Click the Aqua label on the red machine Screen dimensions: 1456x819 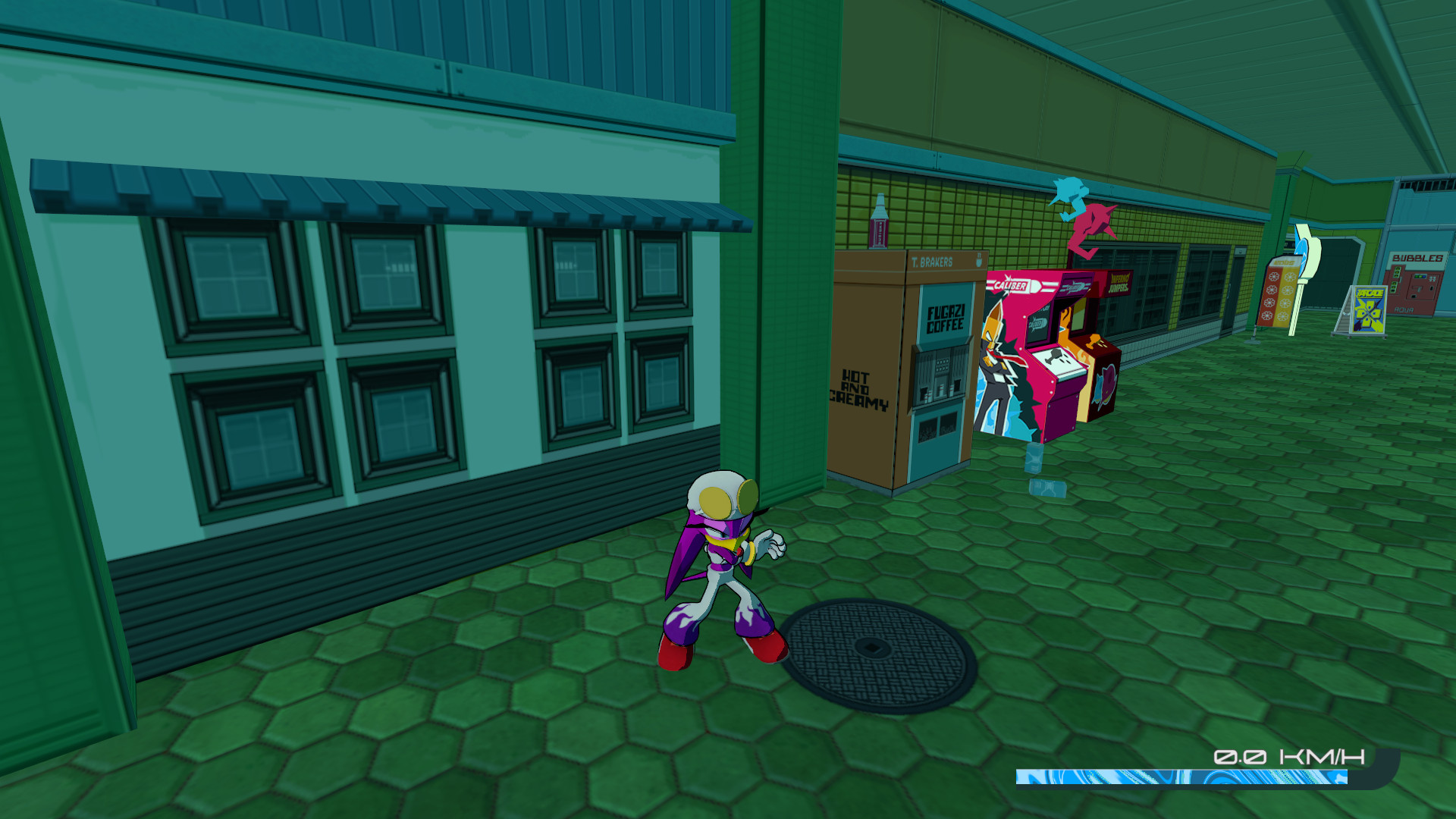click(x=1404, y=309)
